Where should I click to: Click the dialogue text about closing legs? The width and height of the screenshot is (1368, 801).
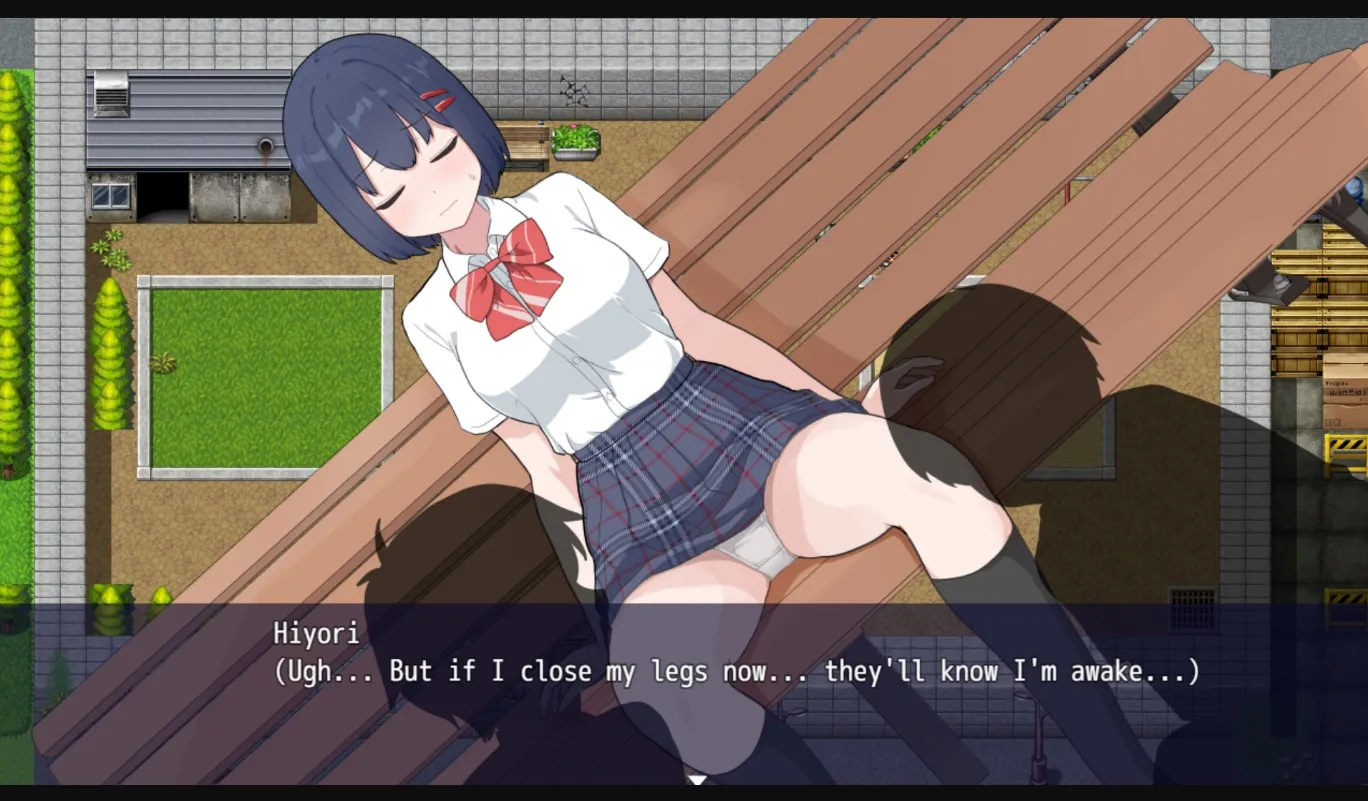tap(735, 671)
